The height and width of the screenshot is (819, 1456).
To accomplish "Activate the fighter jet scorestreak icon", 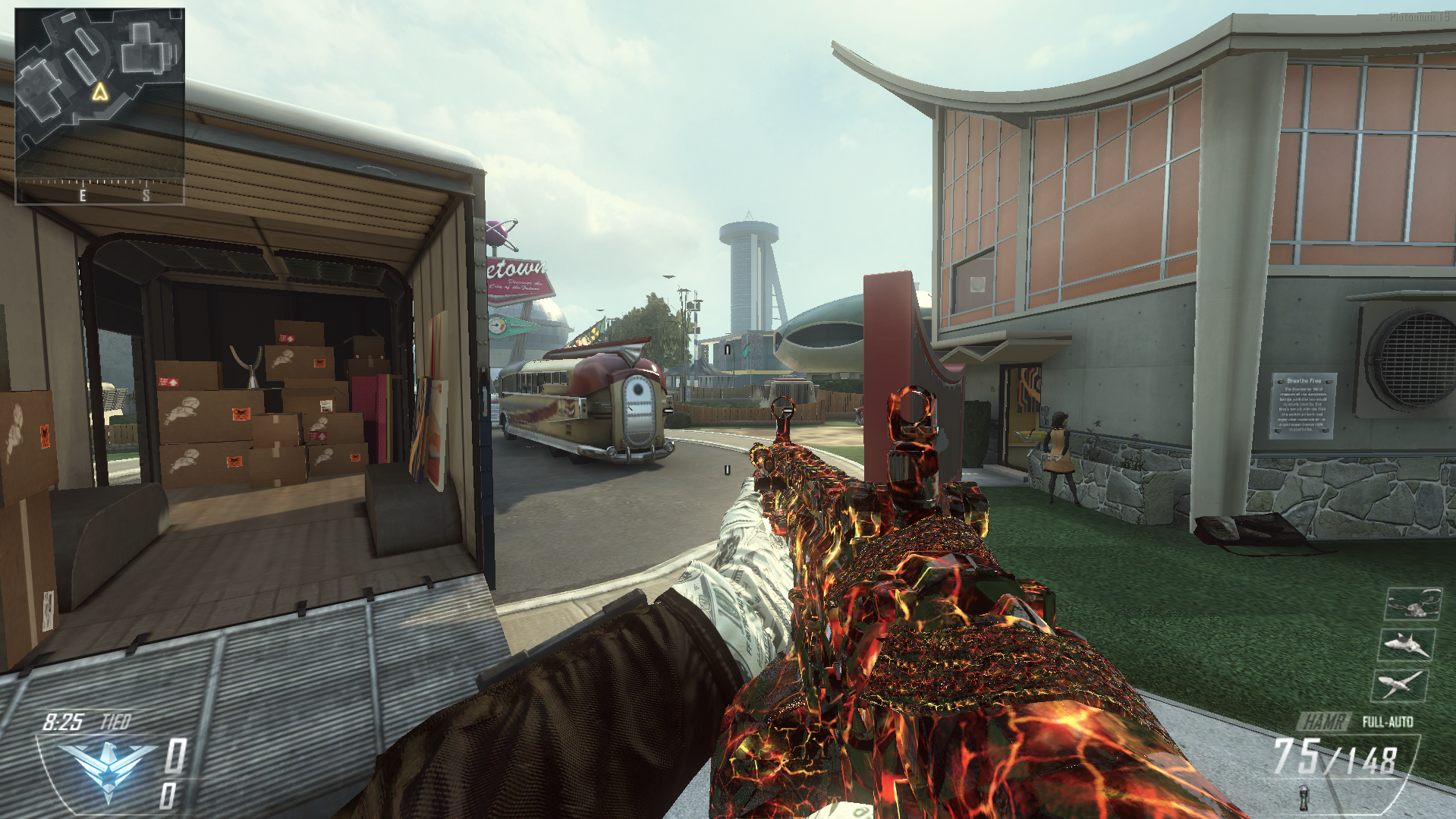I will coord(1406,644).
